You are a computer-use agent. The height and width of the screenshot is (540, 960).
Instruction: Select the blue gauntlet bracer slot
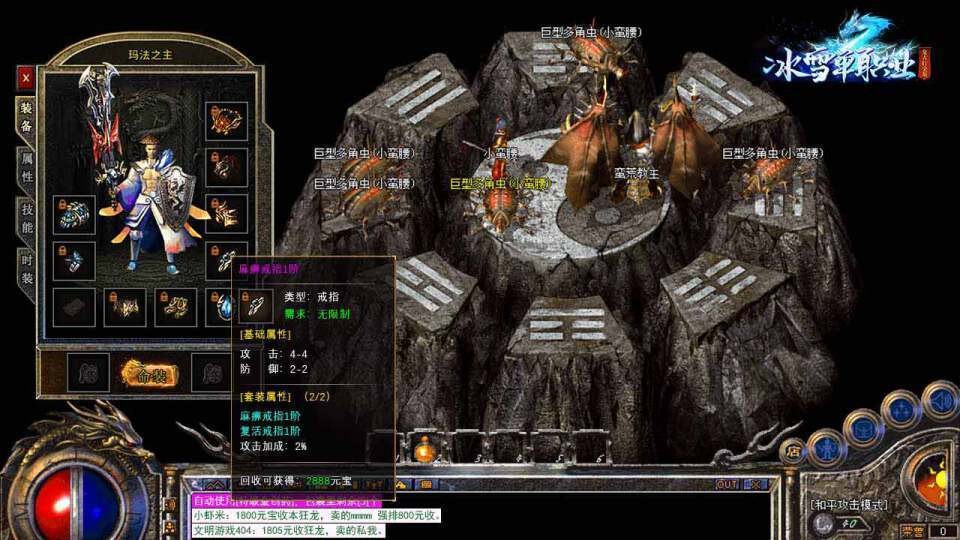click(x=74, y=214)
